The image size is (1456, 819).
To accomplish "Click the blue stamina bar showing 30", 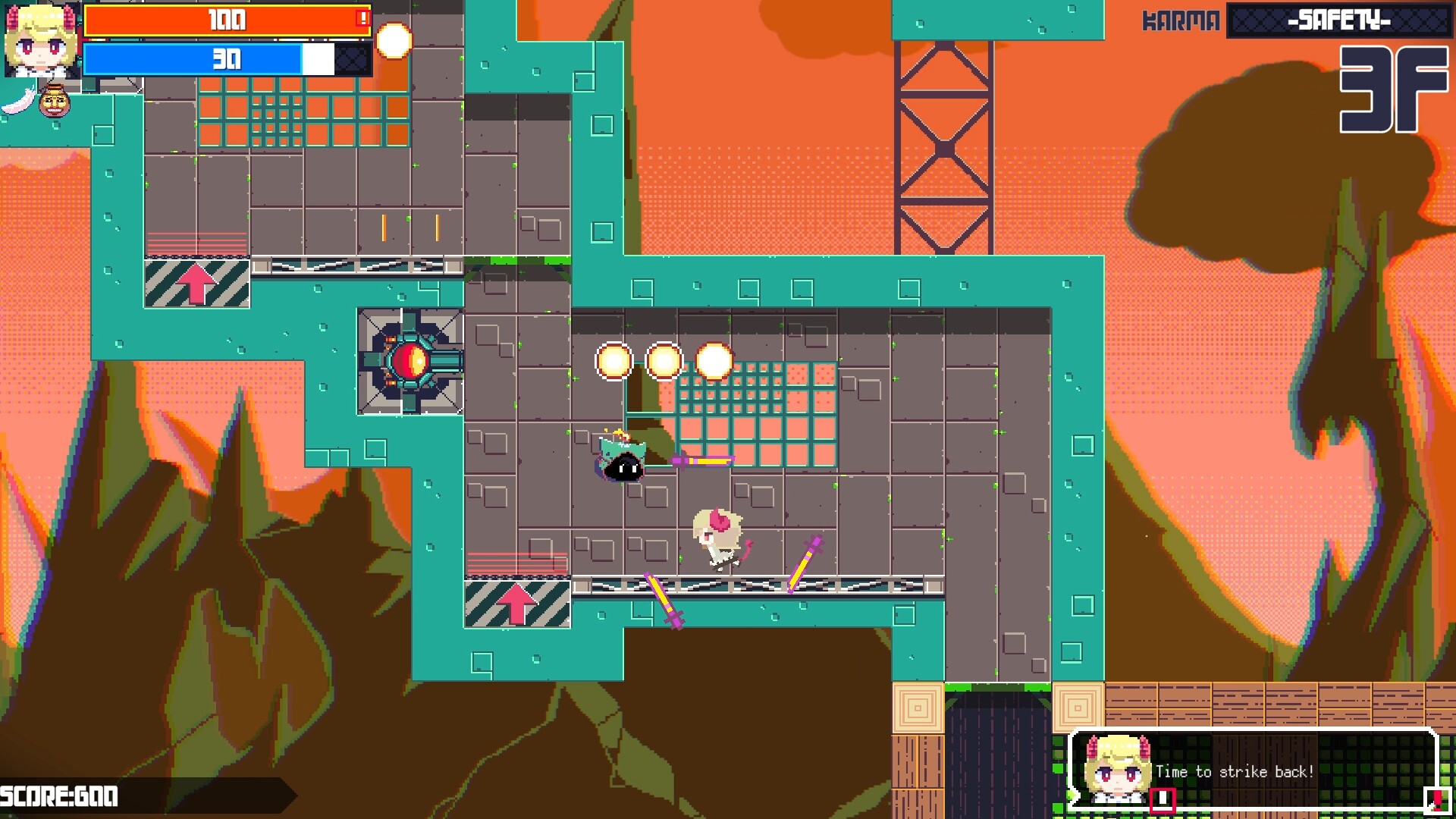I will (x=193, y=59).
